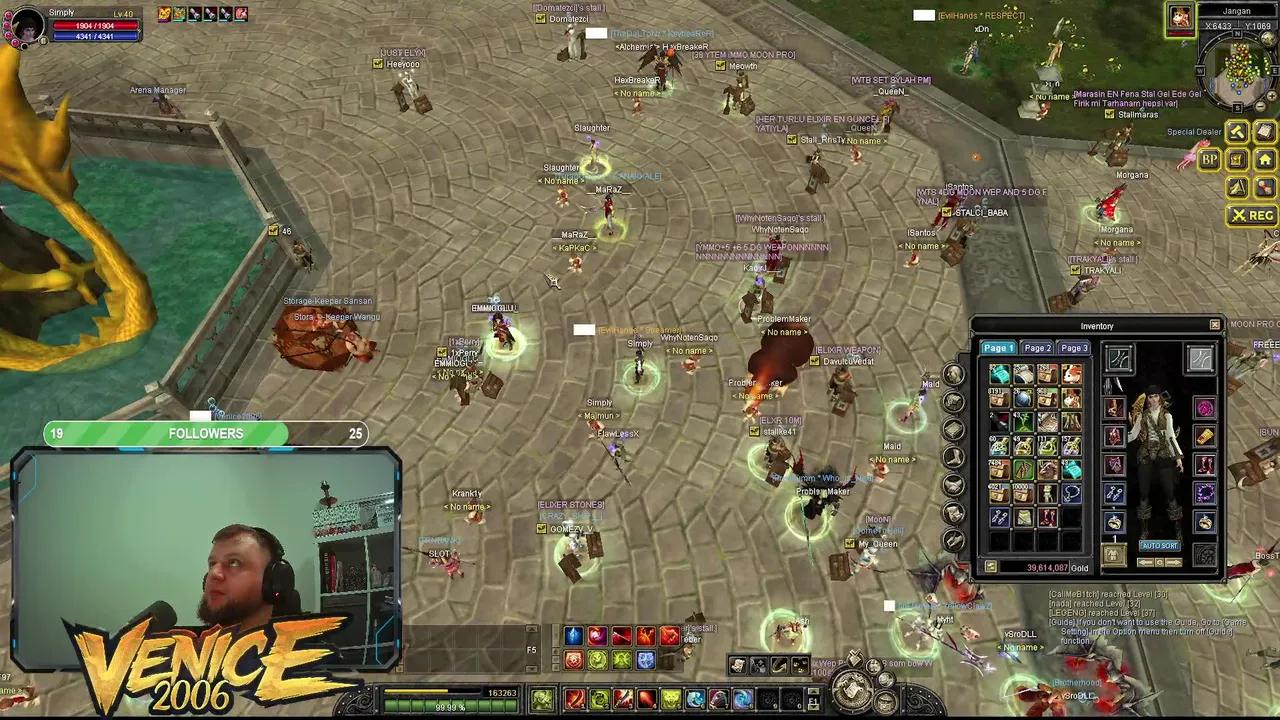Image resolution: width=1280 pixels, height=720 pixels.
Task: Open the circular quick menu scroll icon
Action: click(x=853, y=688)
